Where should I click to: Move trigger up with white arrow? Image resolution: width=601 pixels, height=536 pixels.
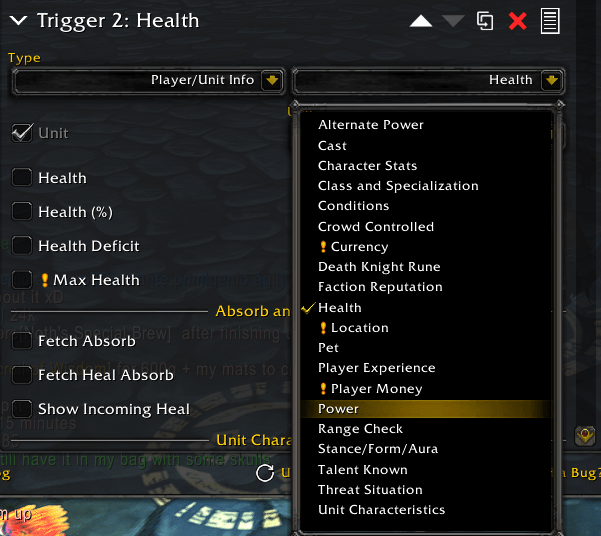(421, 21)
